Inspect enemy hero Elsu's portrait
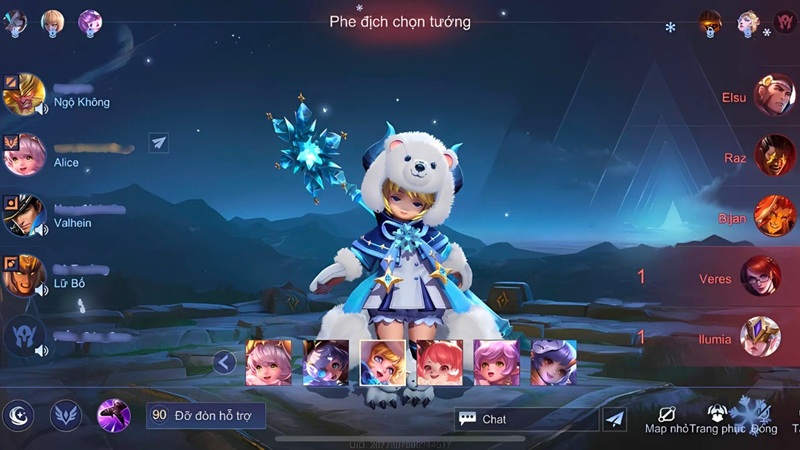This screenshot has height=450, width=800. [773, 96]
